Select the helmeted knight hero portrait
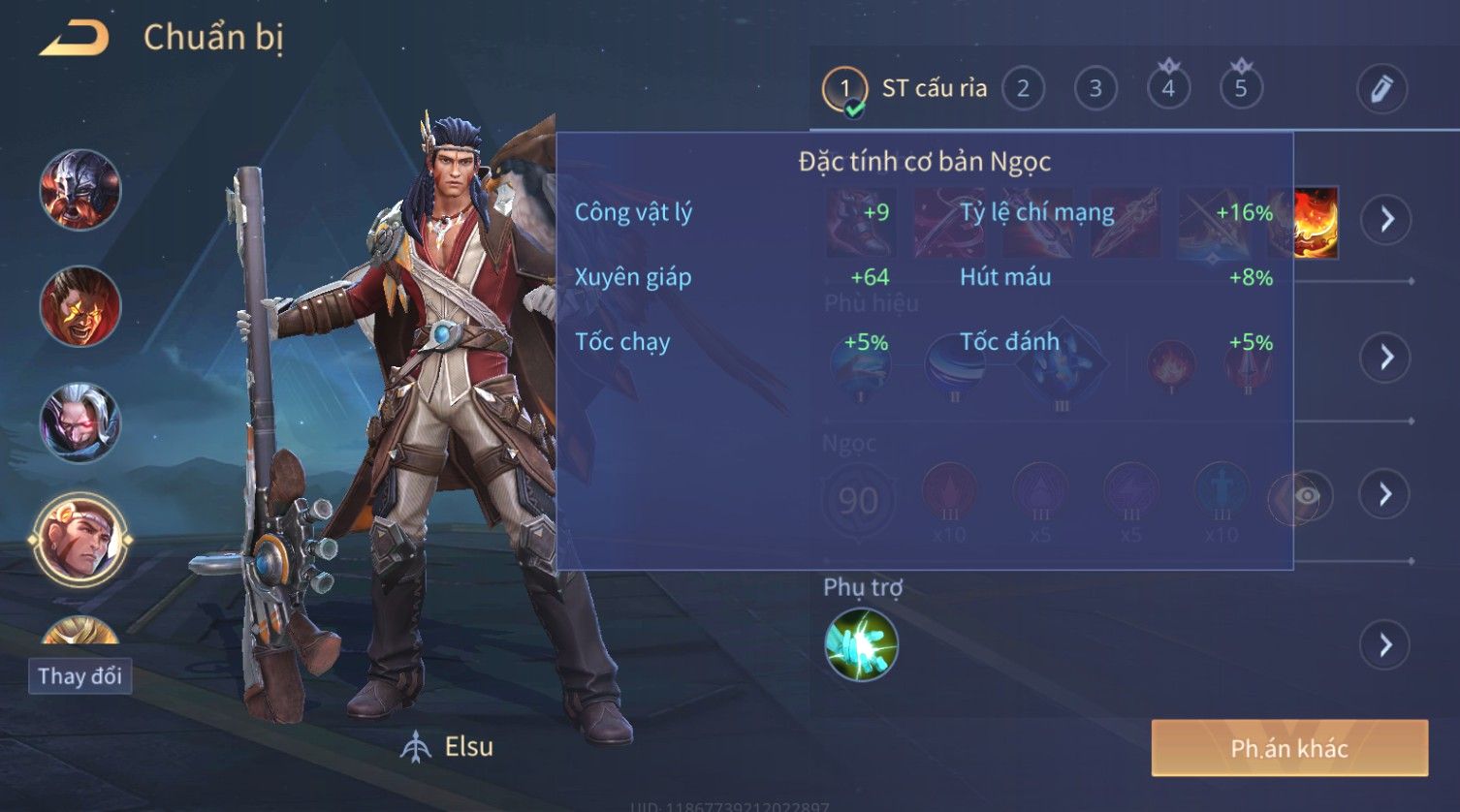Viewport: 1460px width, 812px height. (x=79, y=190)
